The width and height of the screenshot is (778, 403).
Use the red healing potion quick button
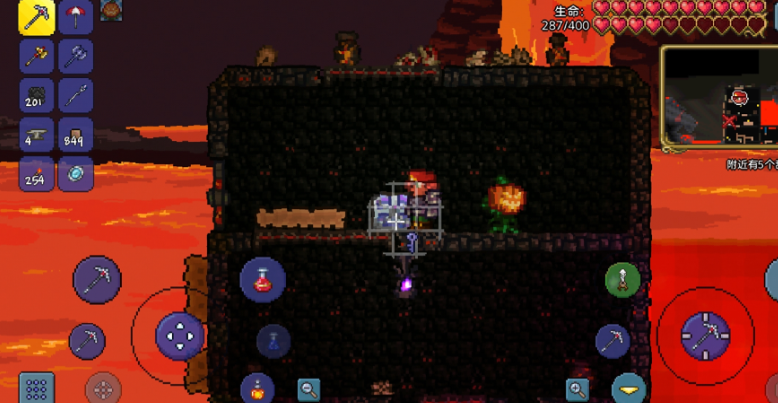pyautogui.click(x=263, y=279)
